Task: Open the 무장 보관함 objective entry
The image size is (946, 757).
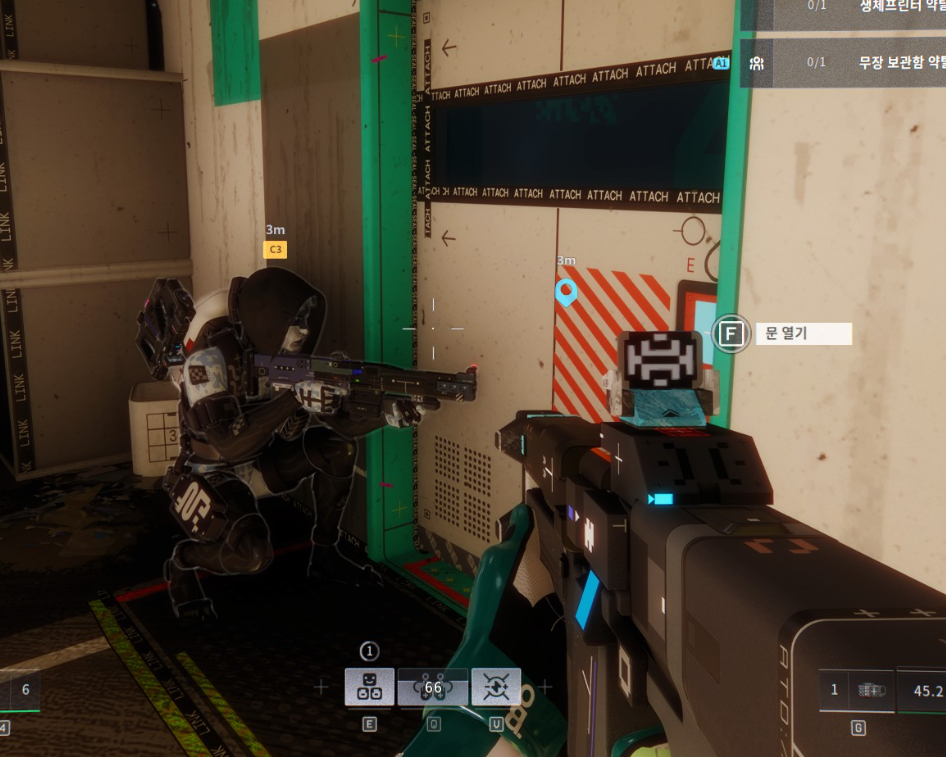Action: click(x=843, y=62)
